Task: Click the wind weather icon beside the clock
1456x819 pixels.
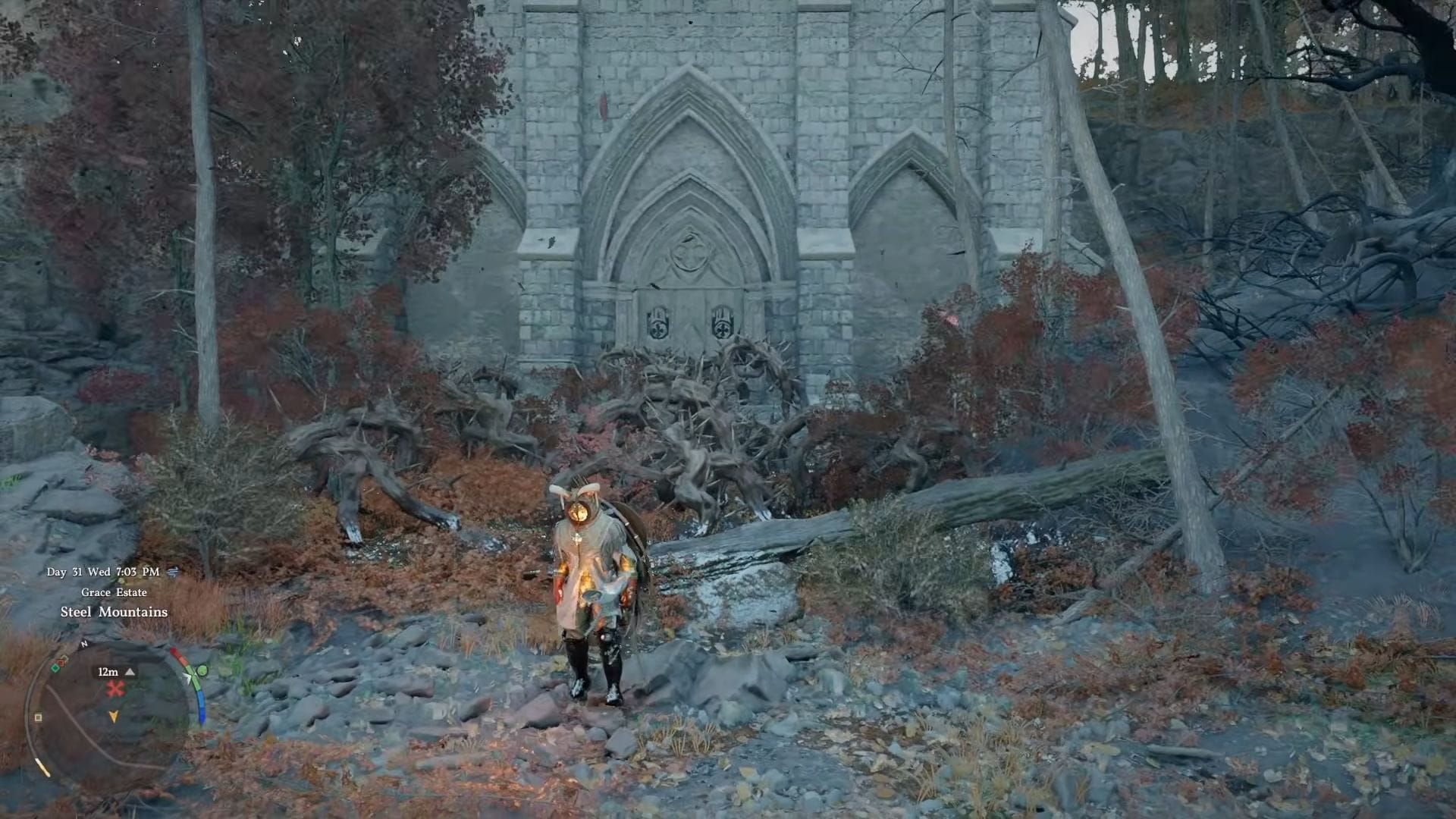Action: click(x=173, y=572)
